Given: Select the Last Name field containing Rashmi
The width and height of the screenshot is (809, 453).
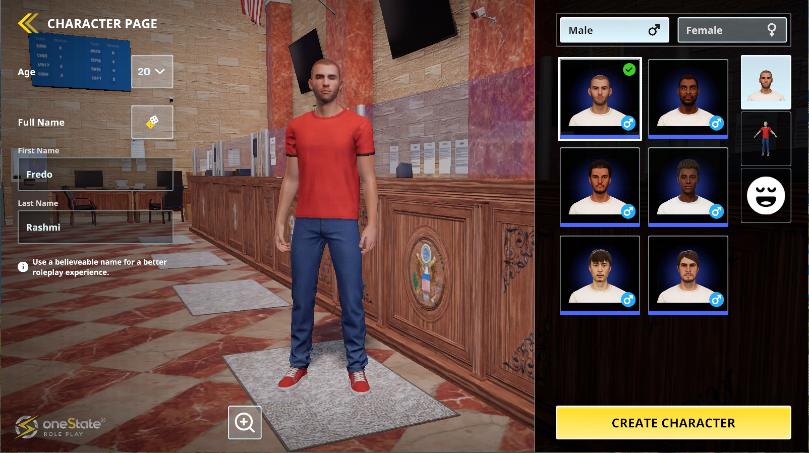Looking at the screenshot, I should click(95, 226).
